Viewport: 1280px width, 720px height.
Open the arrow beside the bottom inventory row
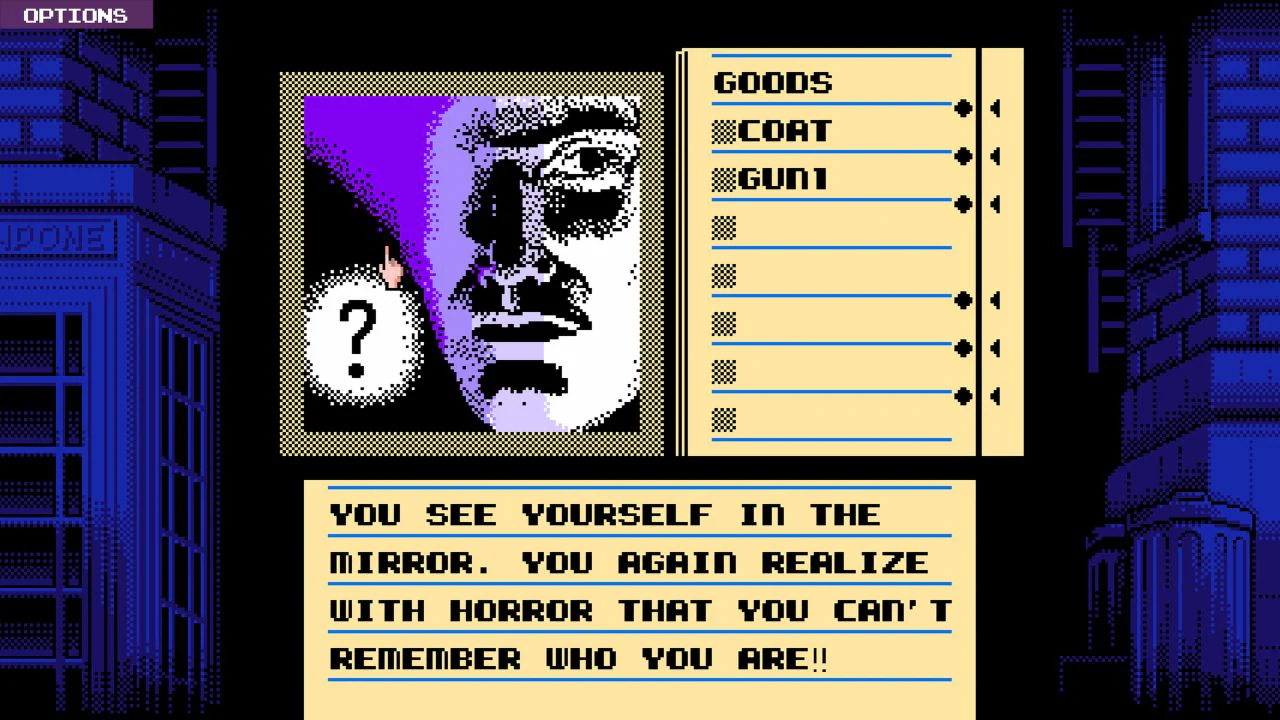click(995, 397)
